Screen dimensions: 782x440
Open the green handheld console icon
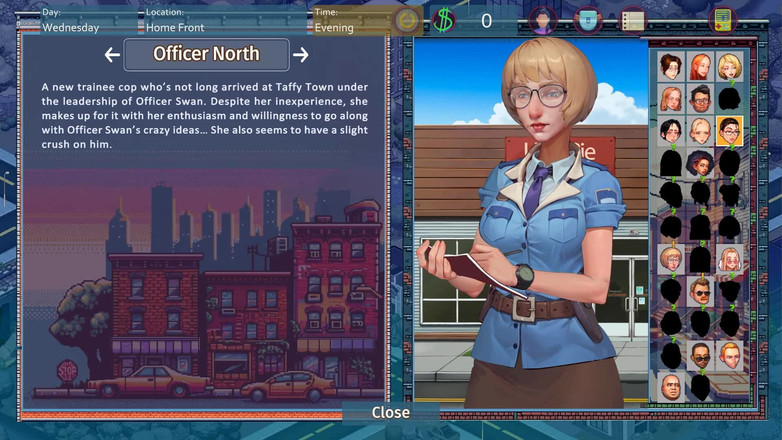722,19
